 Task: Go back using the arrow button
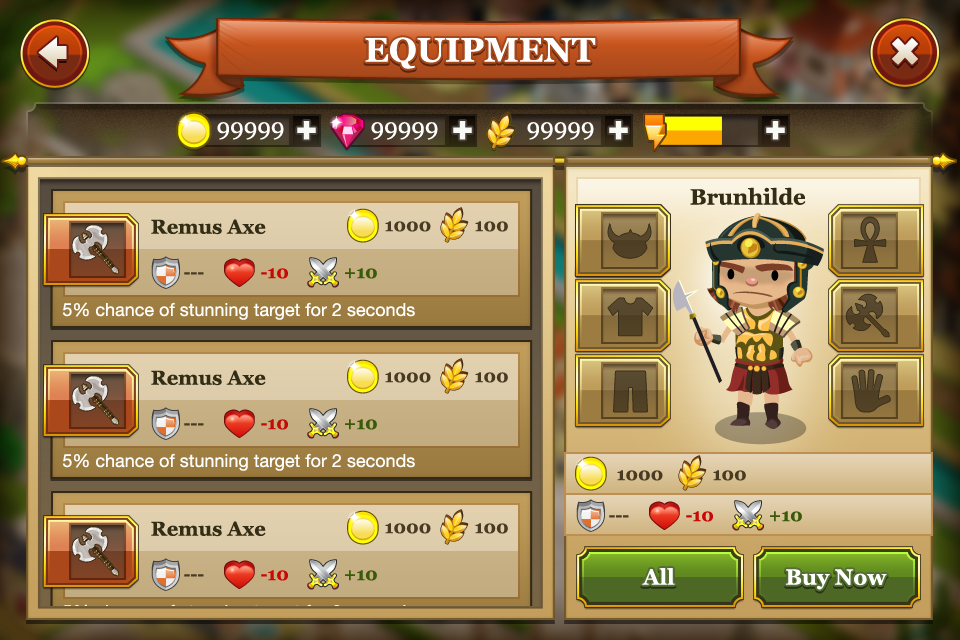point(54,53)
